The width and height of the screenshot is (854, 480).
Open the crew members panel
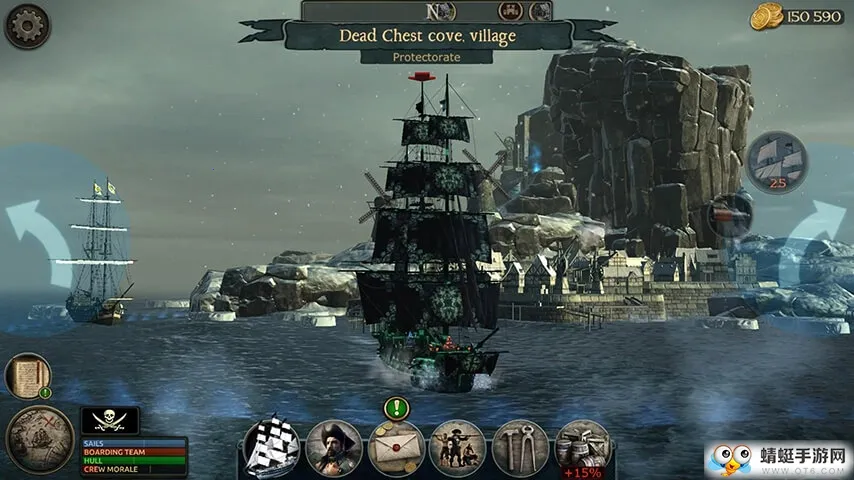click(458, 447)
